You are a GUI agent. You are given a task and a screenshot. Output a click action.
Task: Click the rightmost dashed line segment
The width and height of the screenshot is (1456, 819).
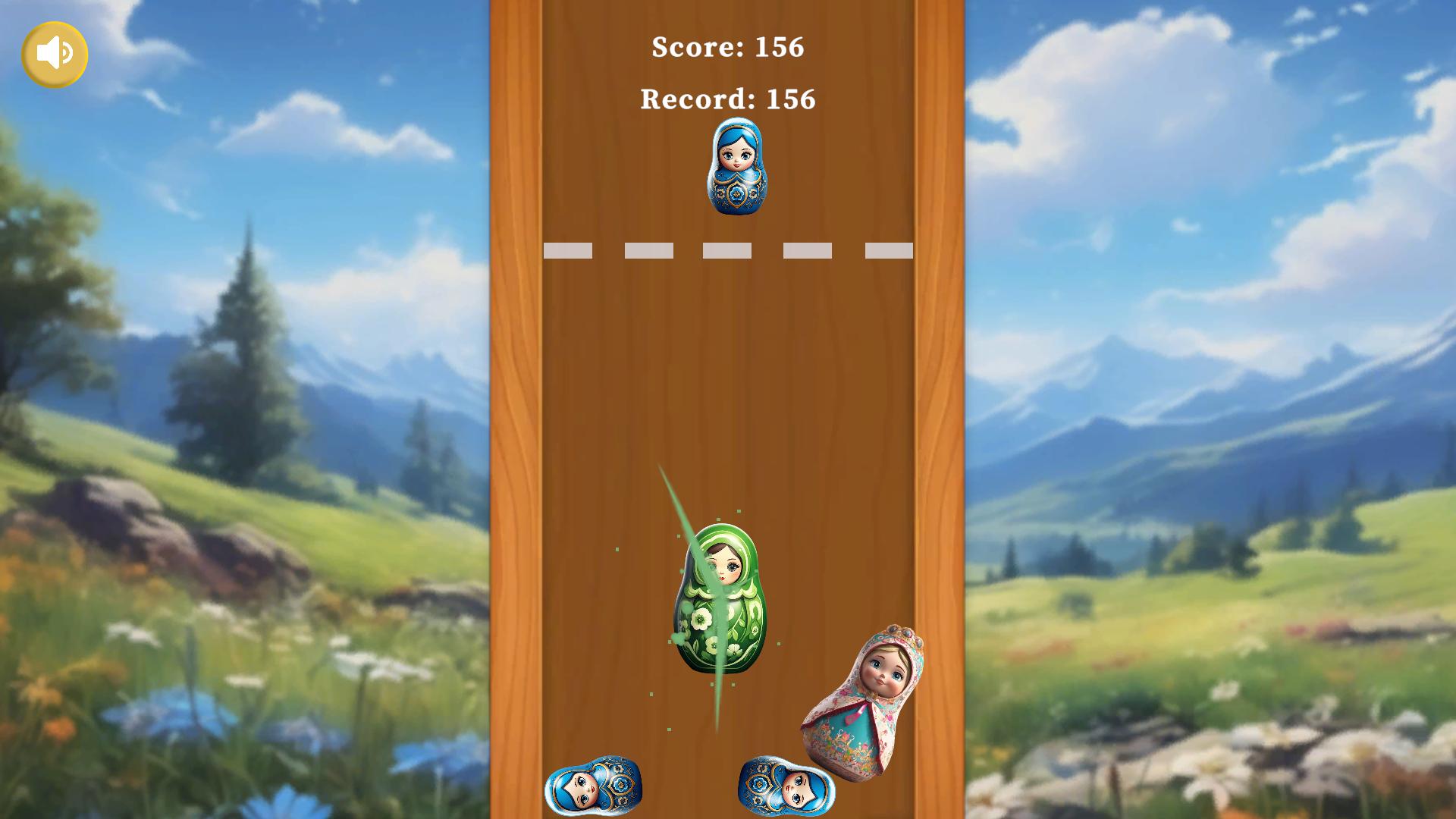point(888,250)
